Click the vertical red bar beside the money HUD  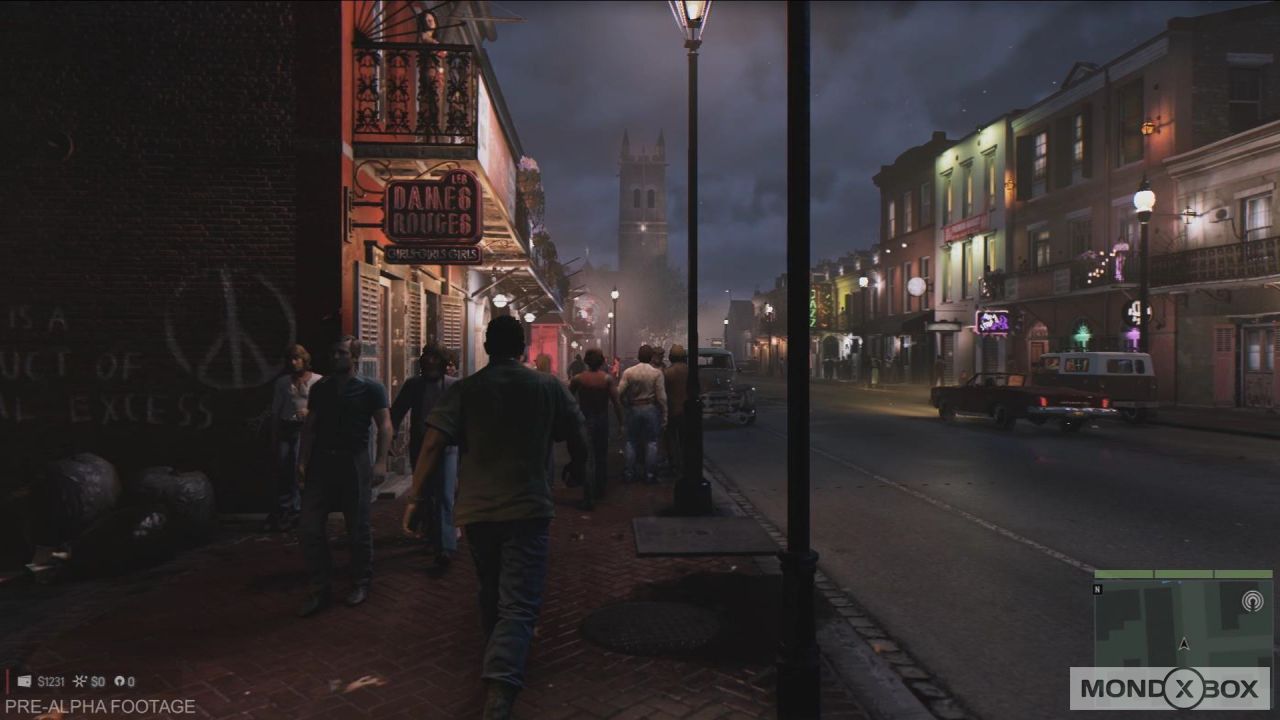point(8,681)
